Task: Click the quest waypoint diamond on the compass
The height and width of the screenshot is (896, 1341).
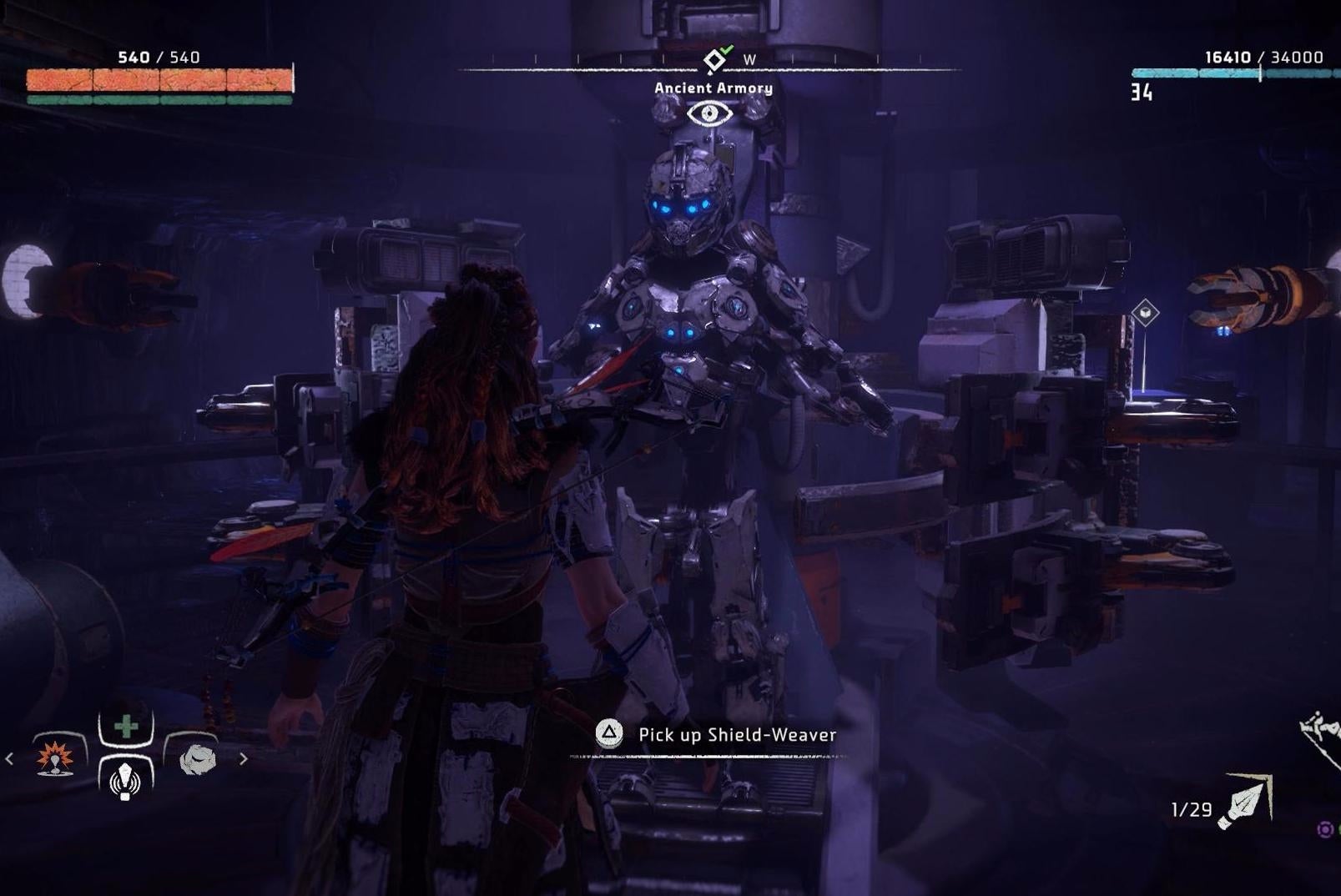Action: coord(713,58)
